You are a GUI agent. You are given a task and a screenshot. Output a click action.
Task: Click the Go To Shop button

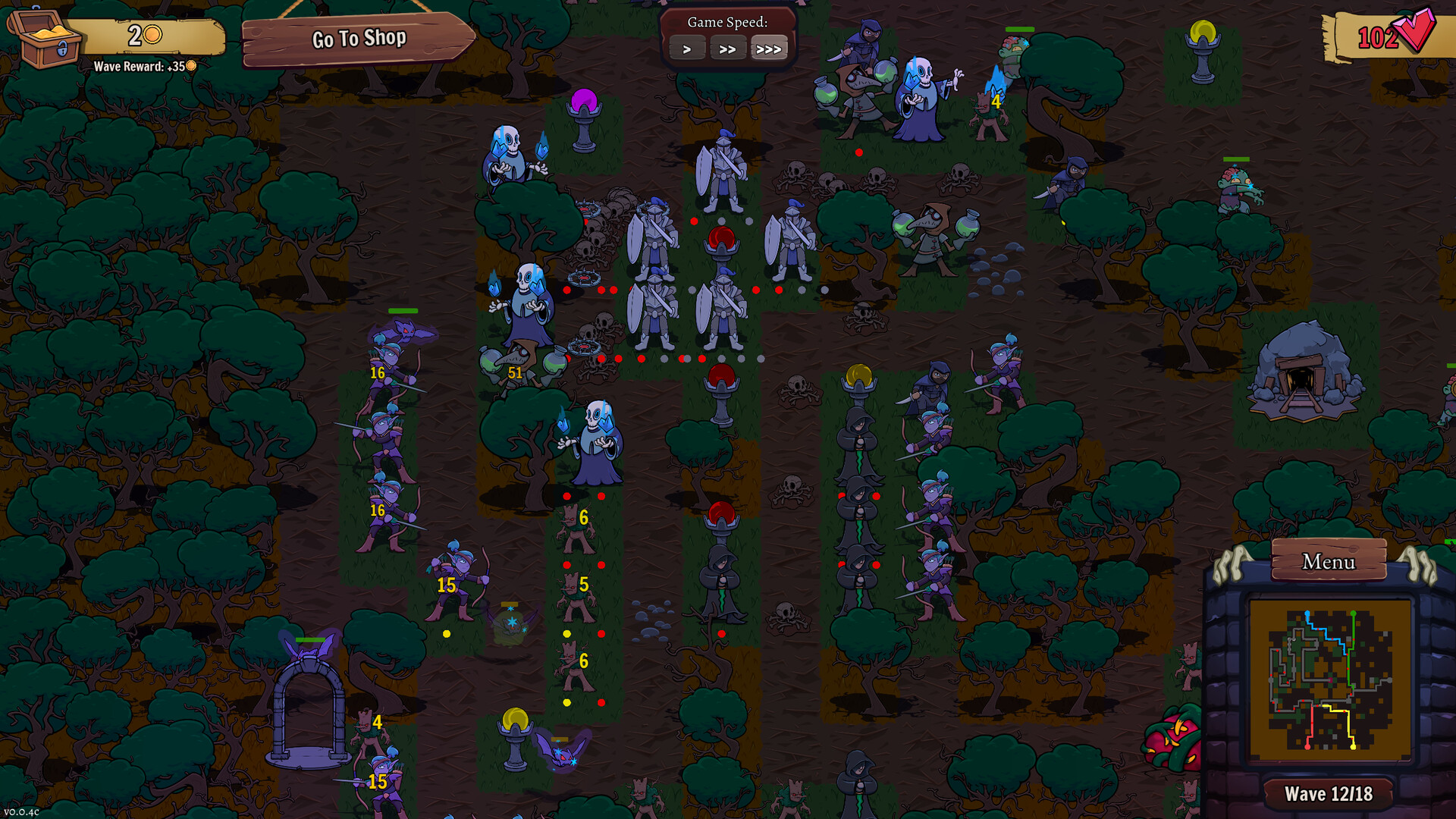coord(359,37)
